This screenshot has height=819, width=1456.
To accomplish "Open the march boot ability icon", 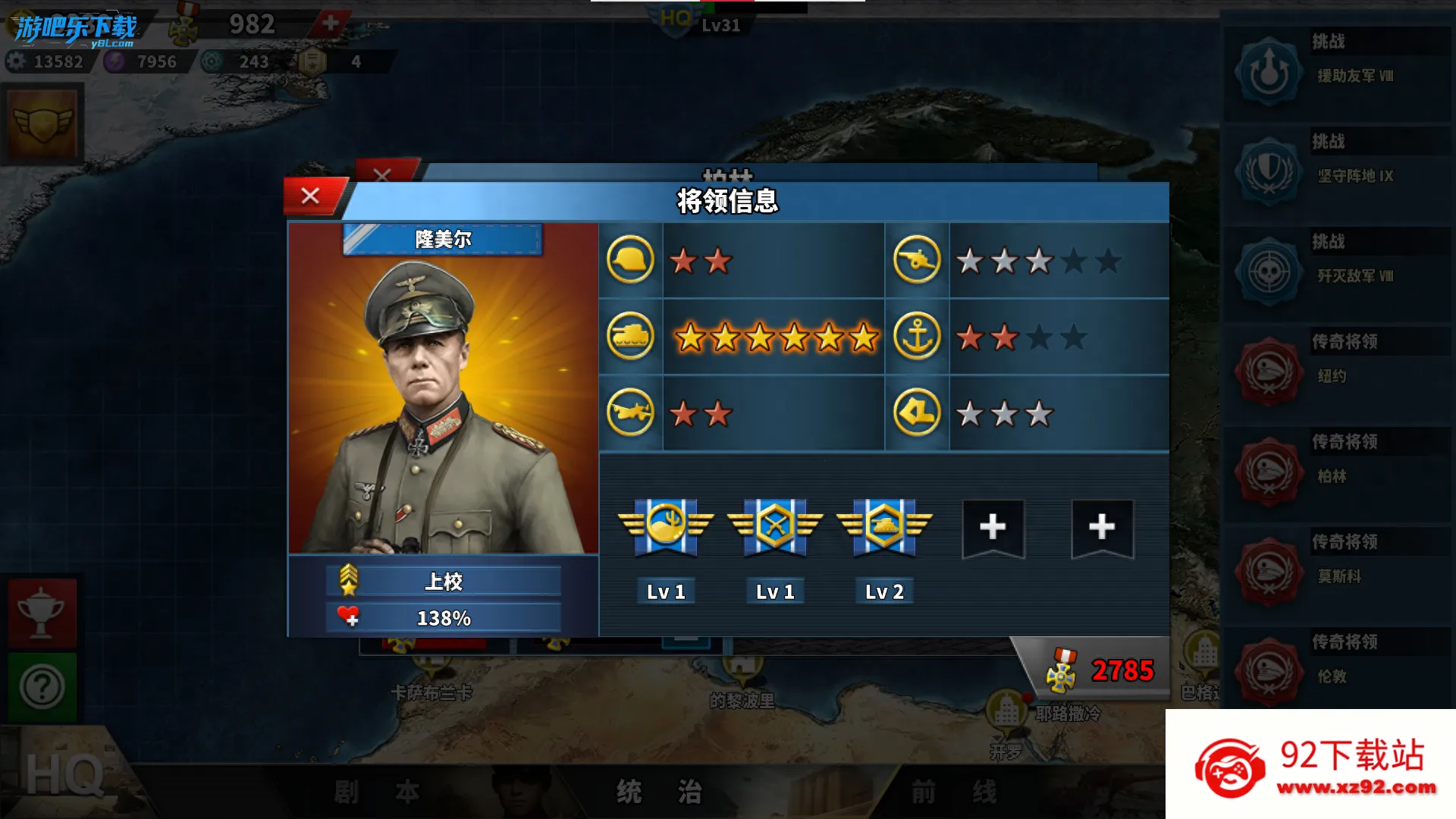I will tap(917, 413).
